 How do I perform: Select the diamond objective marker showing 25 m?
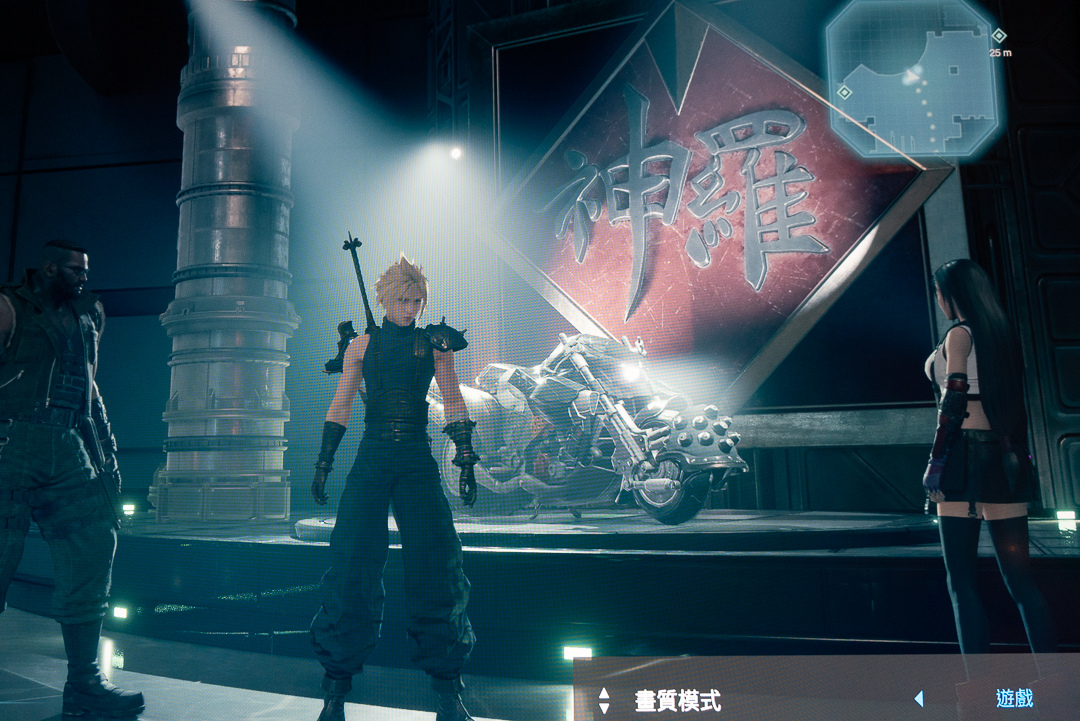click(x=997, y=36)
